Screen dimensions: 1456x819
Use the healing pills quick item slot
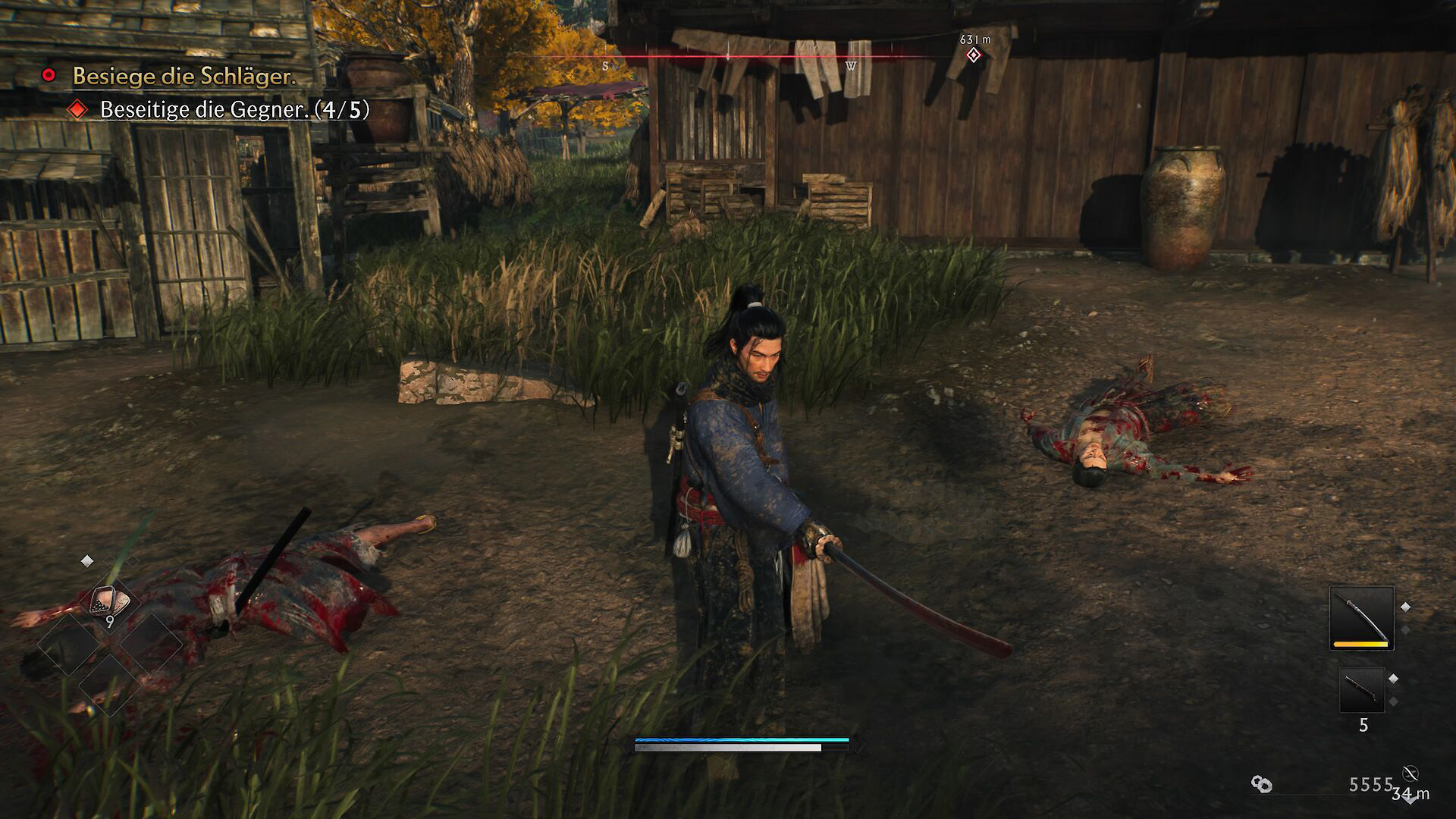tap(111, 603)
